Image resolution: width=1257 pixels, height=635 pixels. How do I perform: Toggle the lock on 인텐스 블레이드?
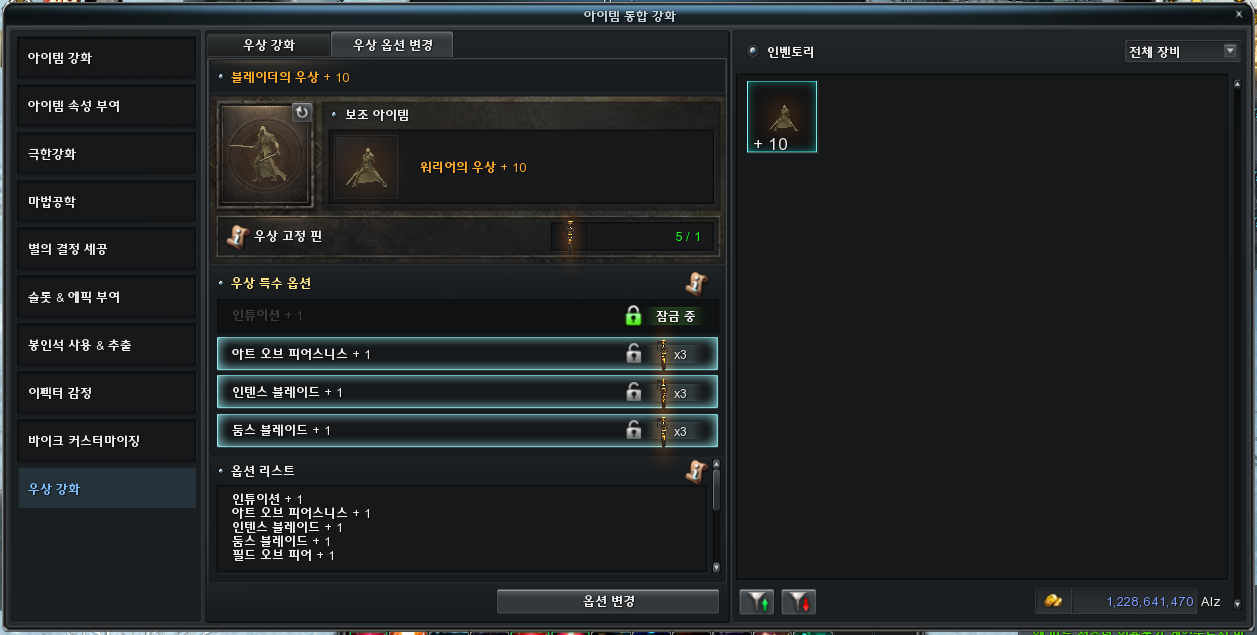point(633,392)
